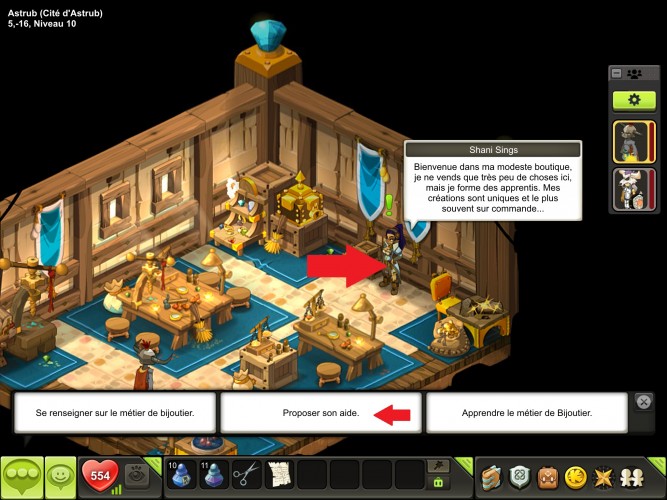Use the parchment scroll shortcut slot
This screenshot has width=667, height=500.
(x=279, y=475)
